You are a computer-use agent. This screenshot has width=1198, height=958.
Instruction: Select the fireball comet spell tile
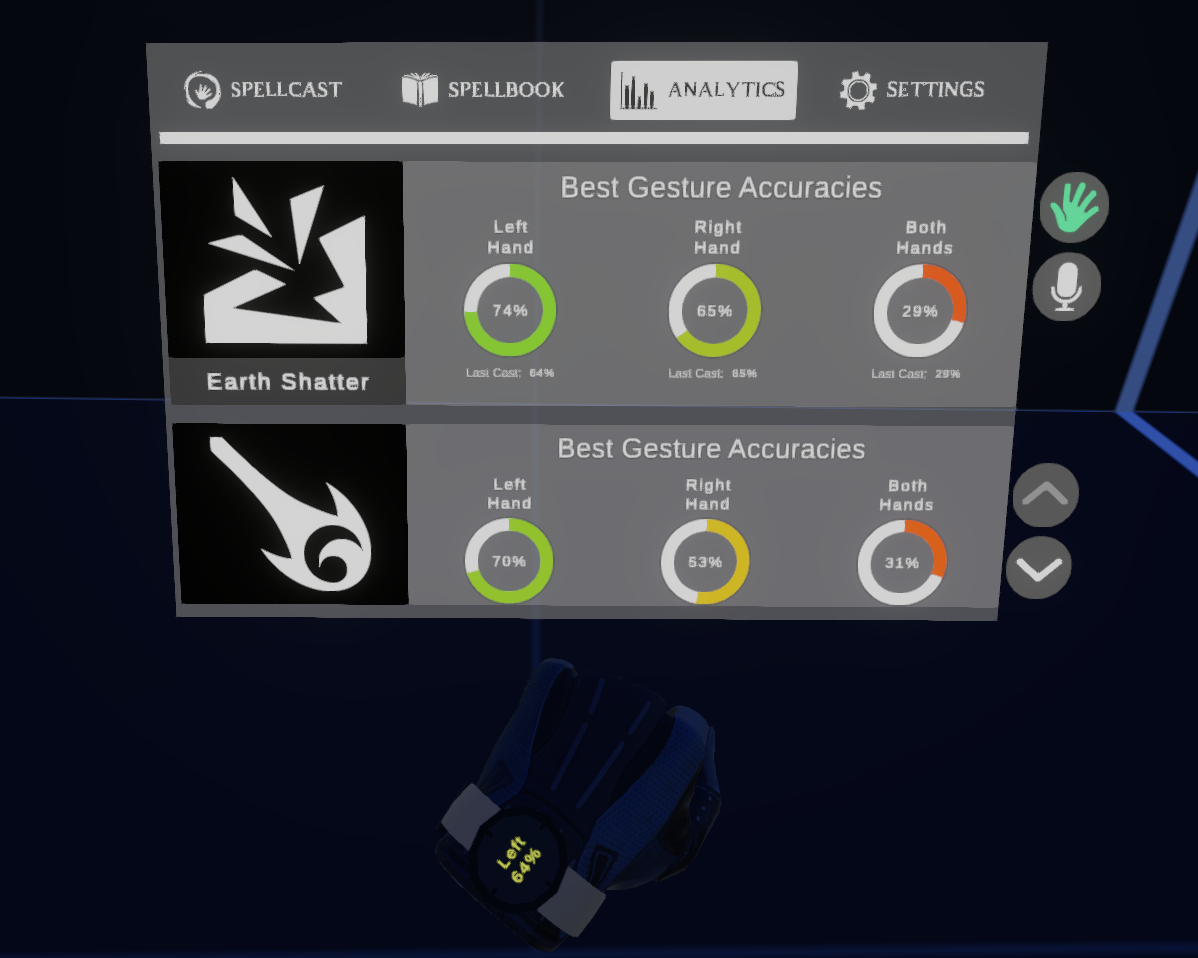(x=292, y=514)
